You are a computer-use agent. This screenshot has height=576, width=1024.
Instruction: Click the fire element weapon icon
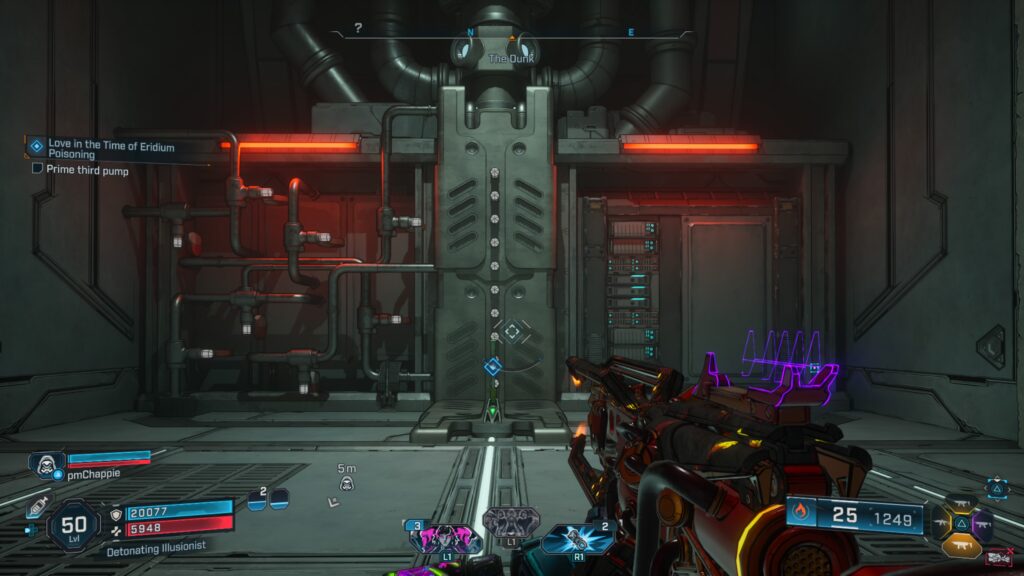[x=800, y=514]
